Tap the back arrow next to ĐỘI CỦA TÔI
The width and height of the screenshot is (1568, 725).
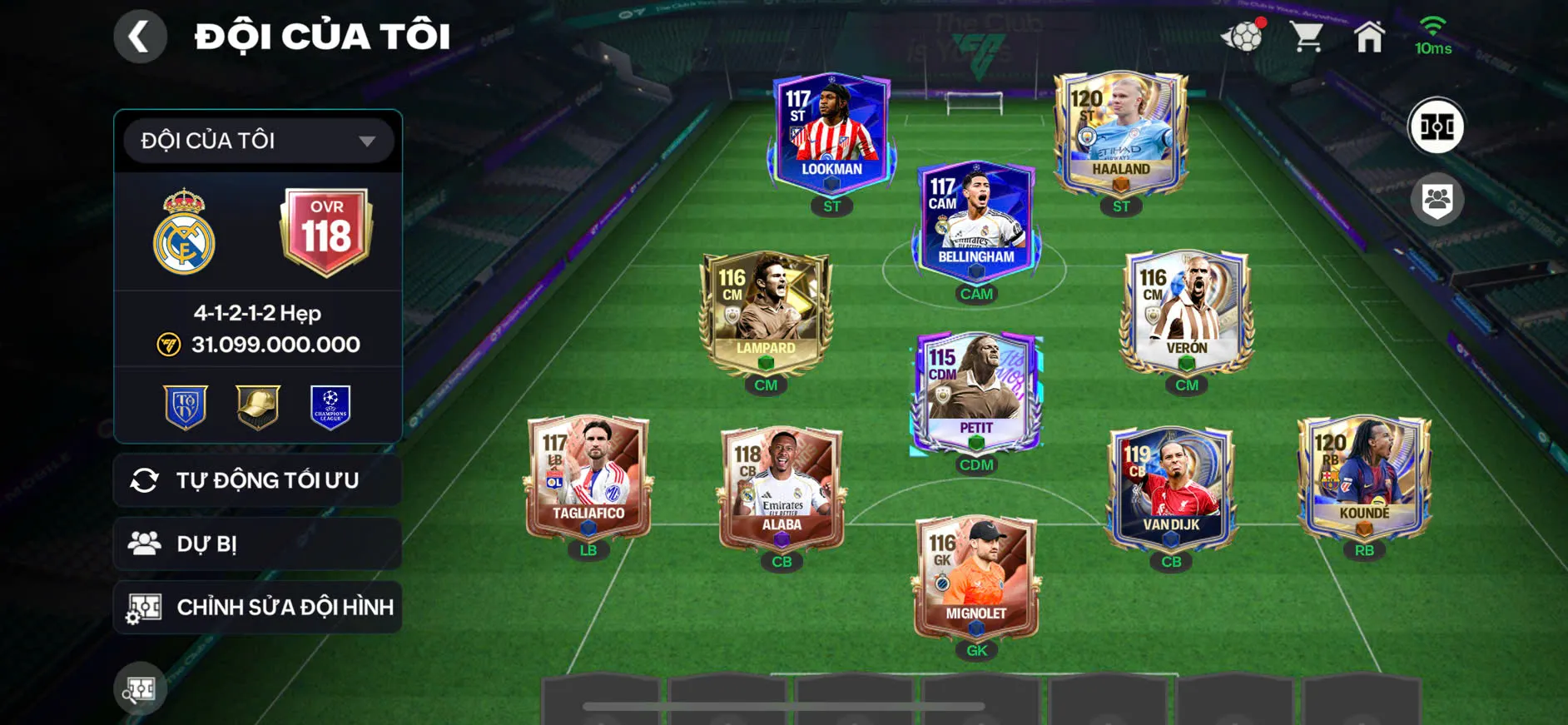point(140,36)
